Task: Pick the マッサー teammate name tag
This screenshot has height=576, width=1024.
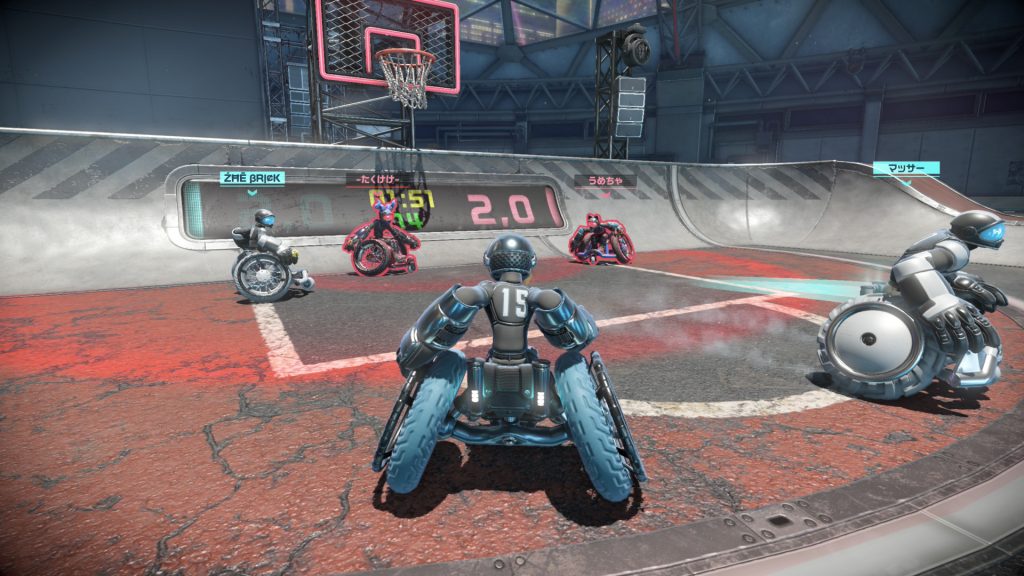Action: [x=904, y=168]
